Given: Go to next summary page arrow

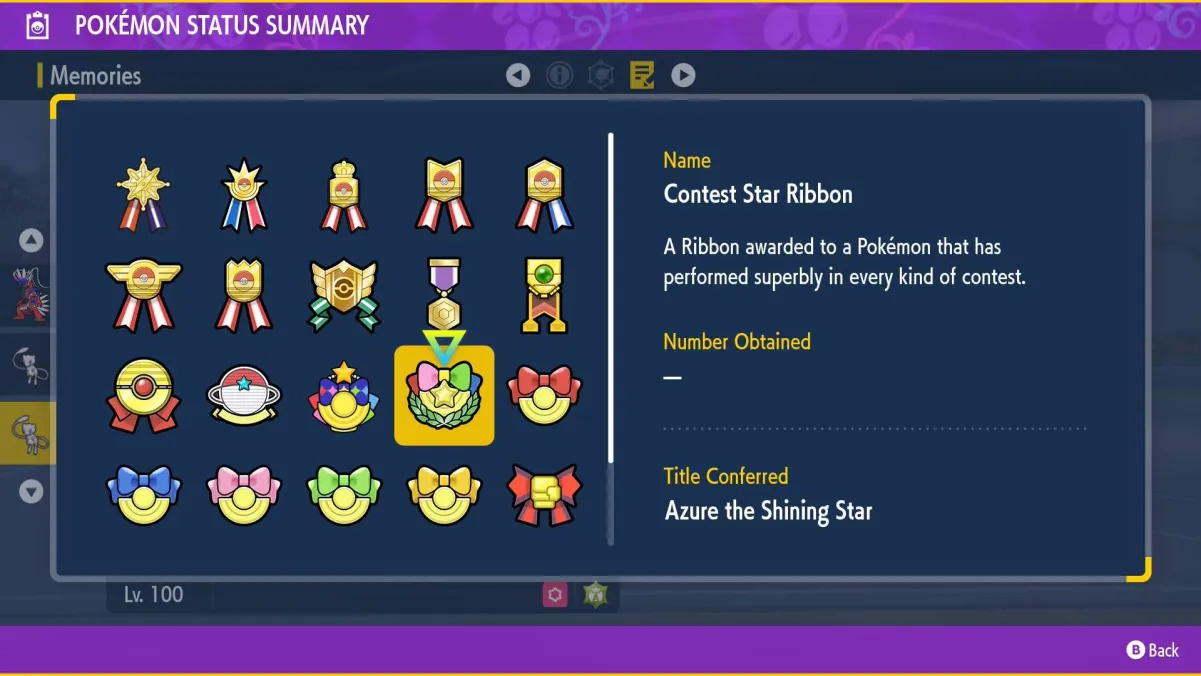Looking at the screenshot, I should point(683,75).
